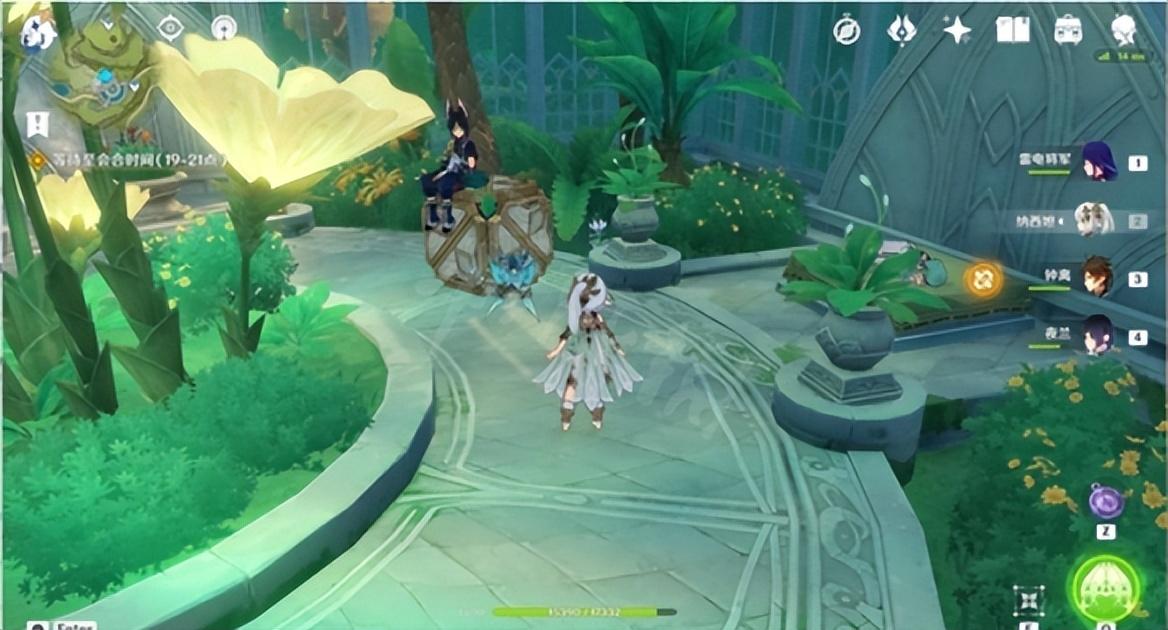Open the quest log exclamation icon
The image size is (1168, 630).
(x=37, y=124)
